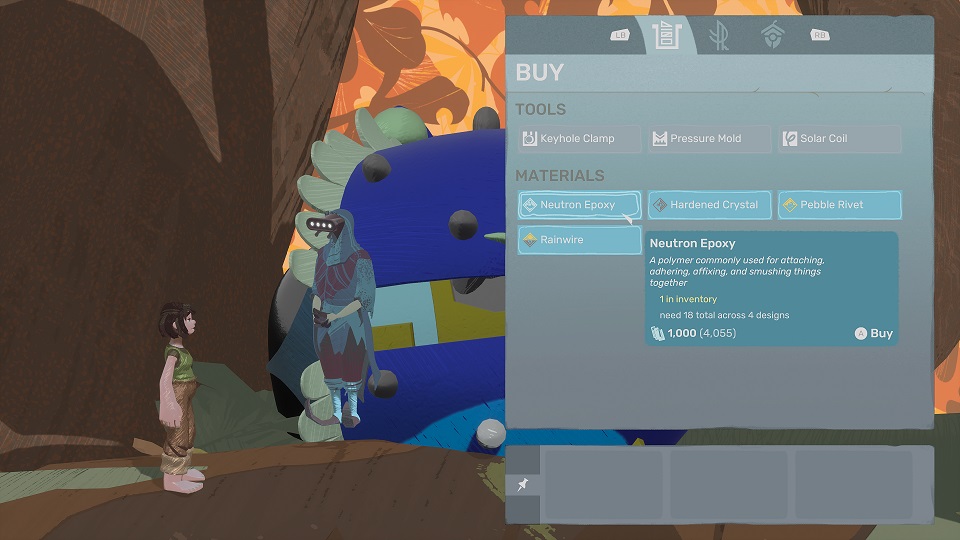Viewport: 960px width, 540px height.
Task: Open the hanging lantern symbol tab
Action: [x=772, y=36]
